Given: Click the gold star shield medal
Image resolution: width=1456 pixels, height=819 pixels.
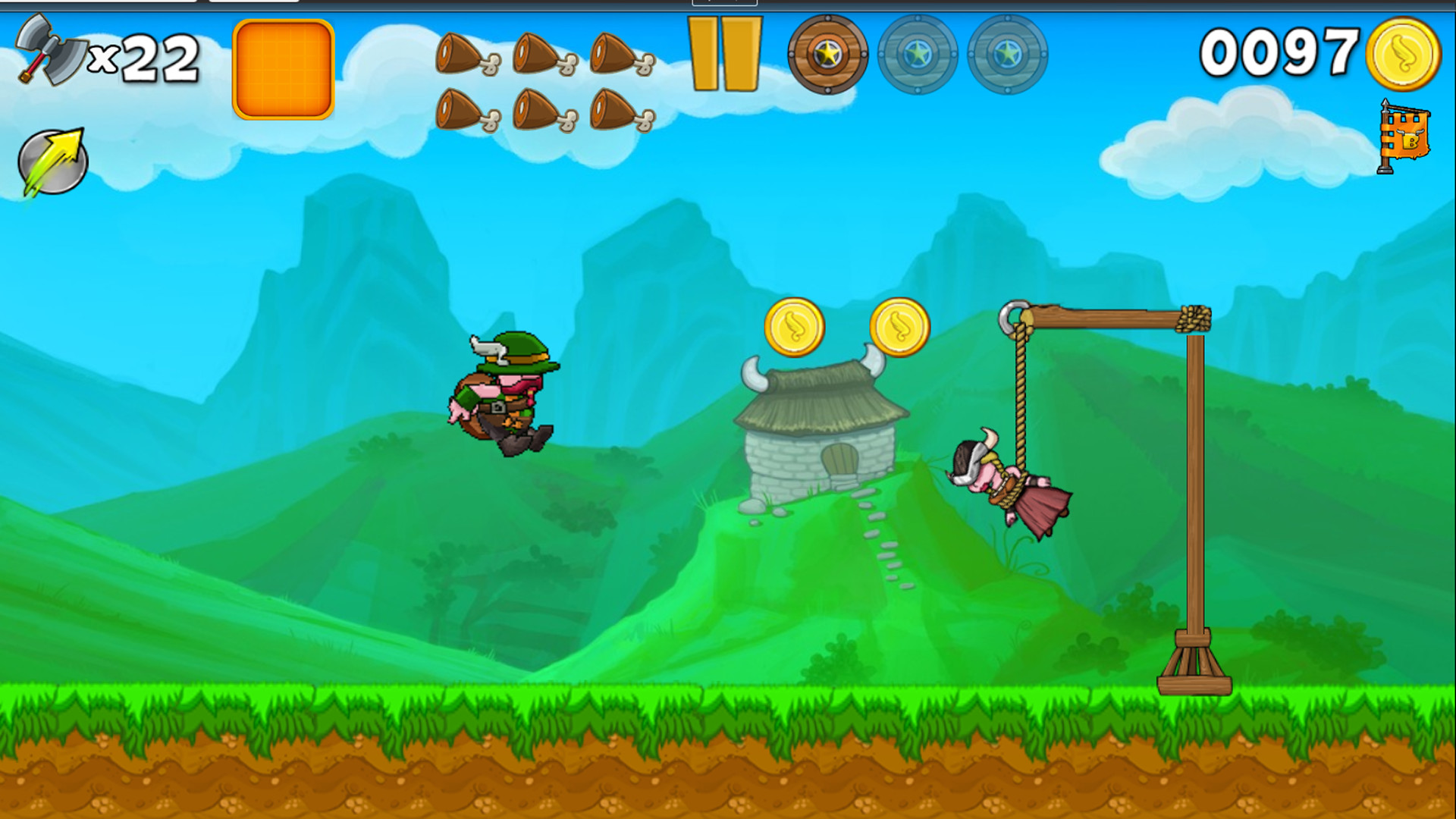Looking at the screenshot, I should click(x=827, y=55).
